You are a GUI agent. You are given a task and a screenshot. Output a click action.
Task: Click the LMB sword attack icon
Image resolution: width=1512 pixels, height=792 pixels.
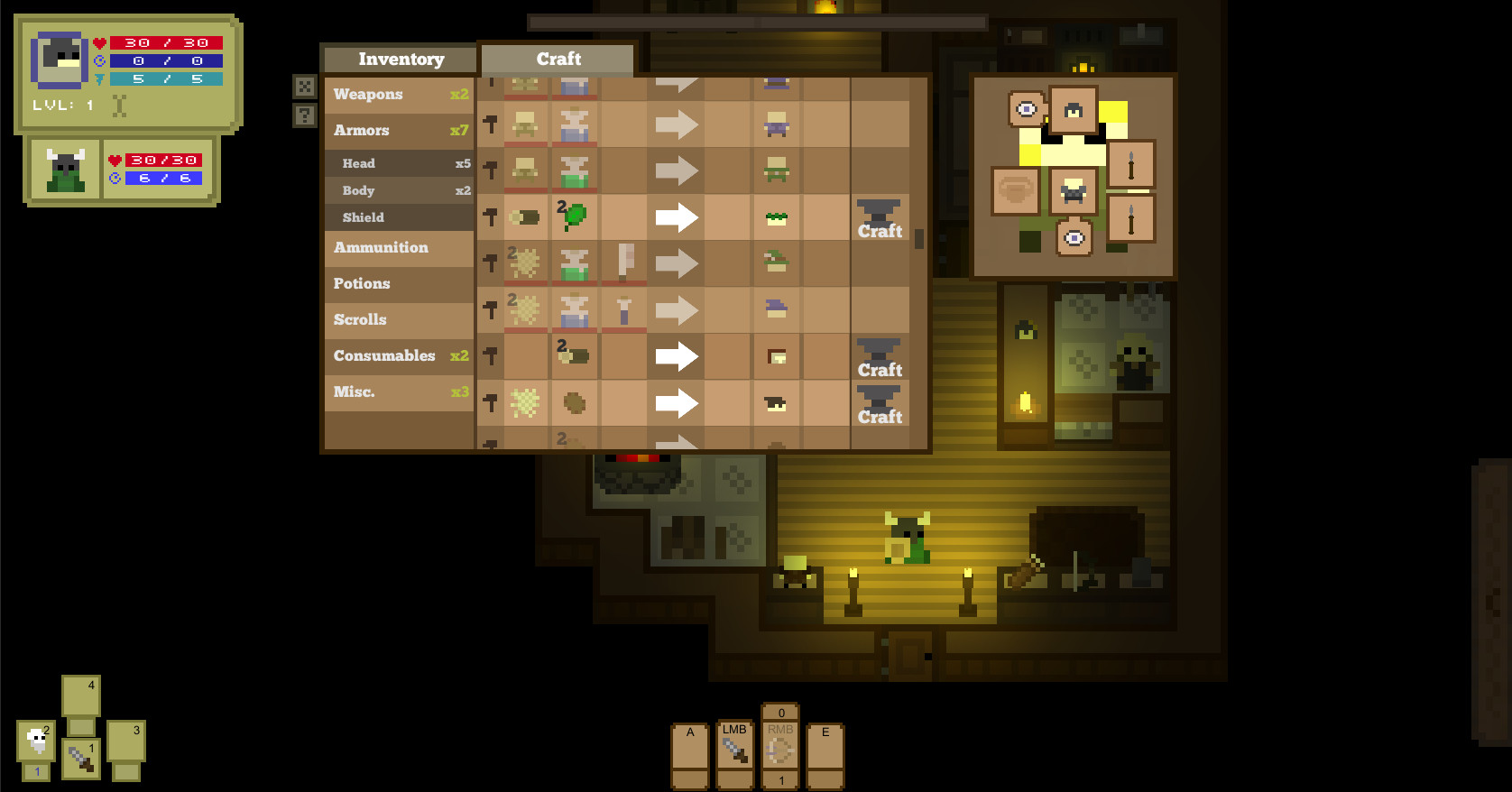pos(734,750)
